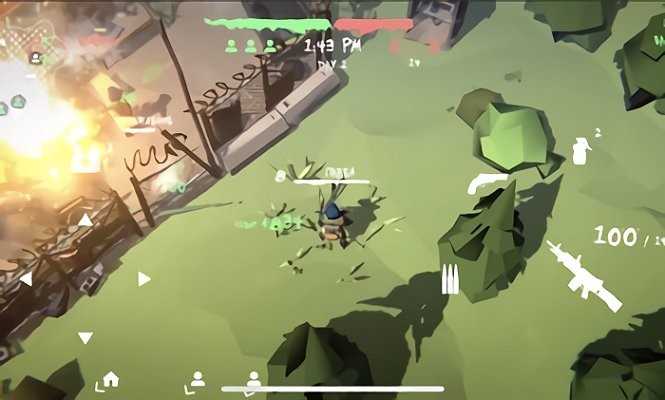Screen dimensions: 665x400
Task: Tap the down arrow movement control
Action: click(x=85, y=338)
